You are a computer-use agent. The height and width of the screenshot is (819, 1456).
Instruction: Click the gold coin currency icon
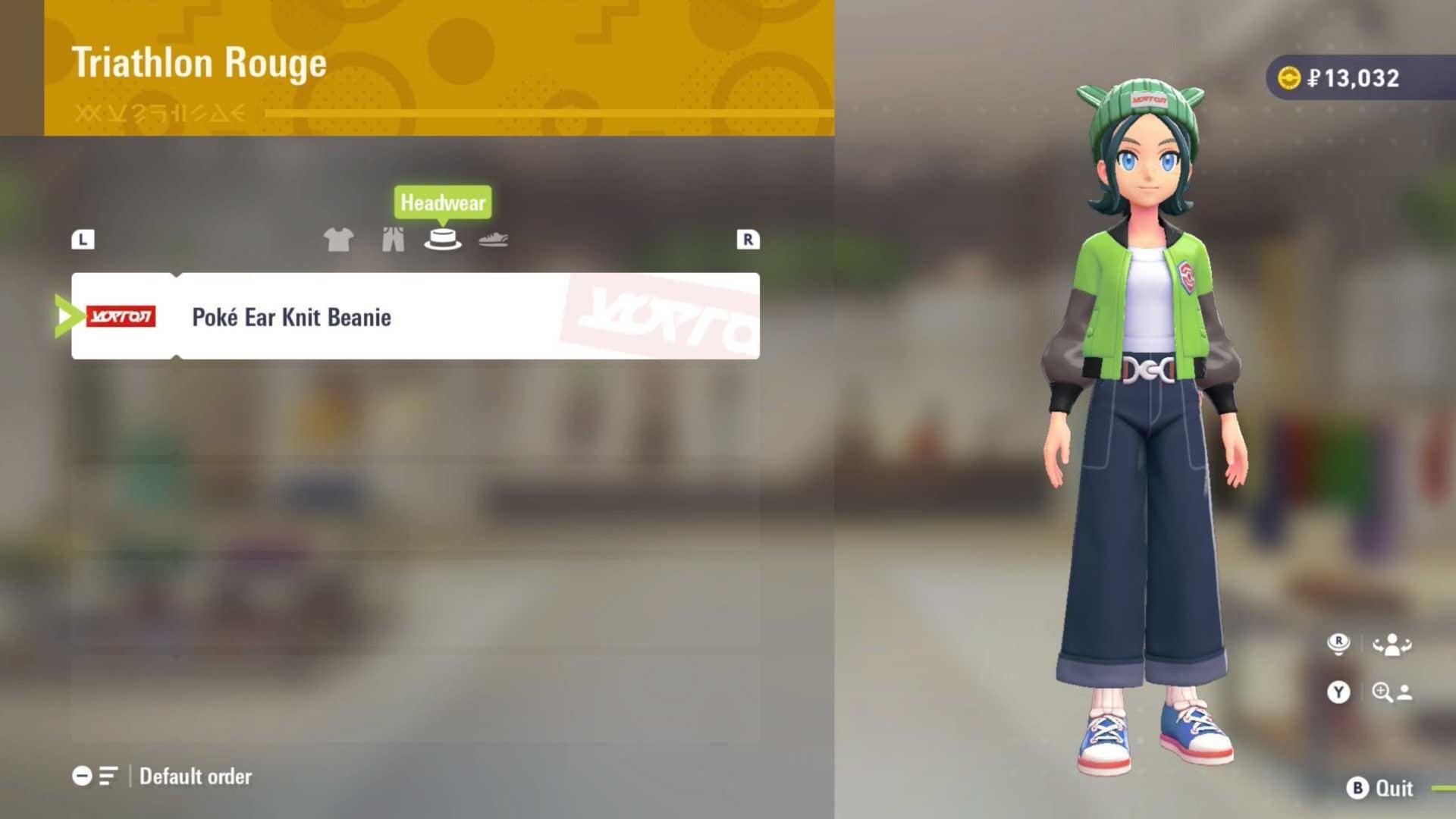[1288, 77]
